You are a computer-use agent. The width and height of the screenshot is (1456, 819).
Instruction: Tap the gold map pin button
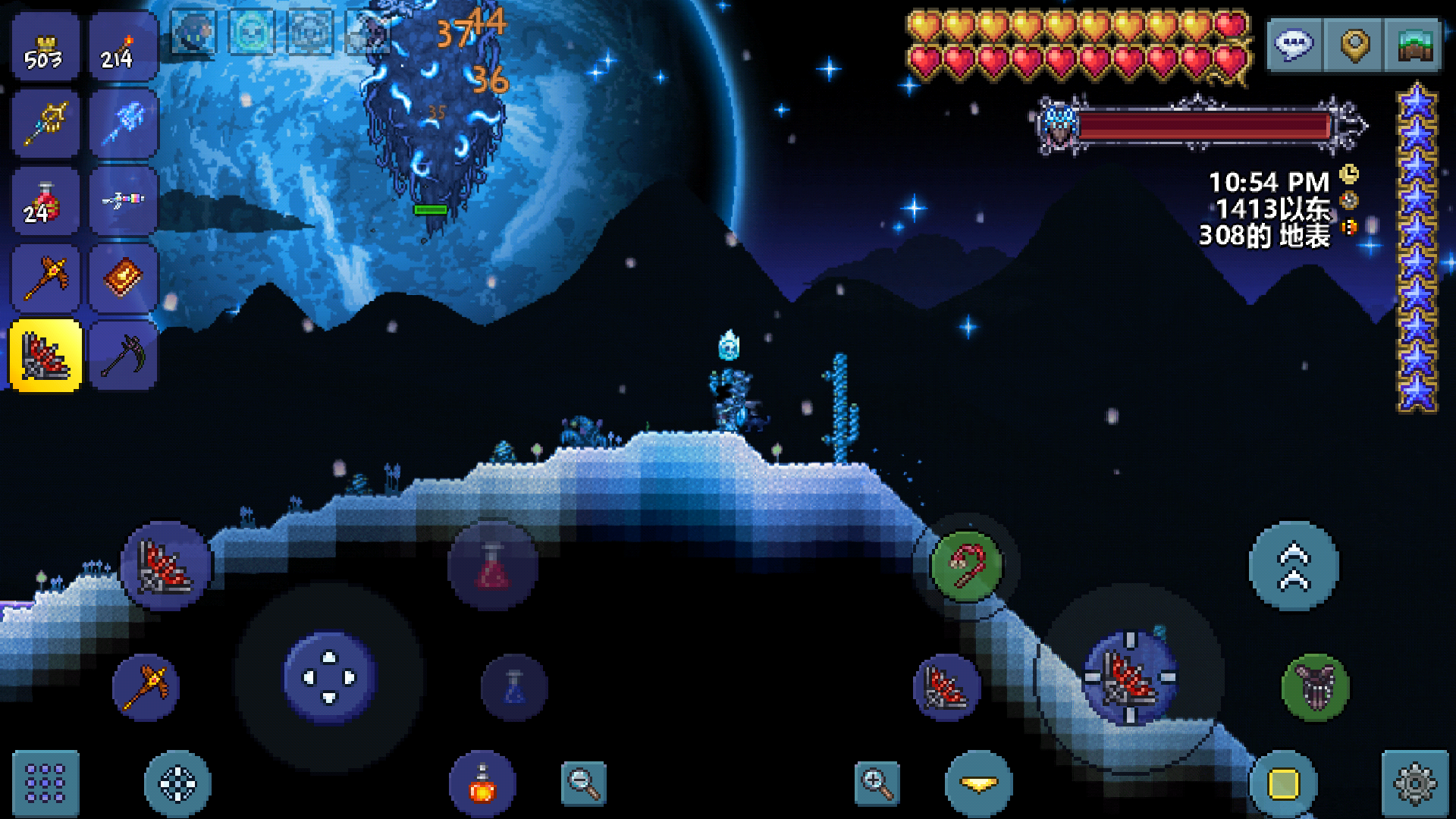pyautogui.click(x=1354, y=45)
